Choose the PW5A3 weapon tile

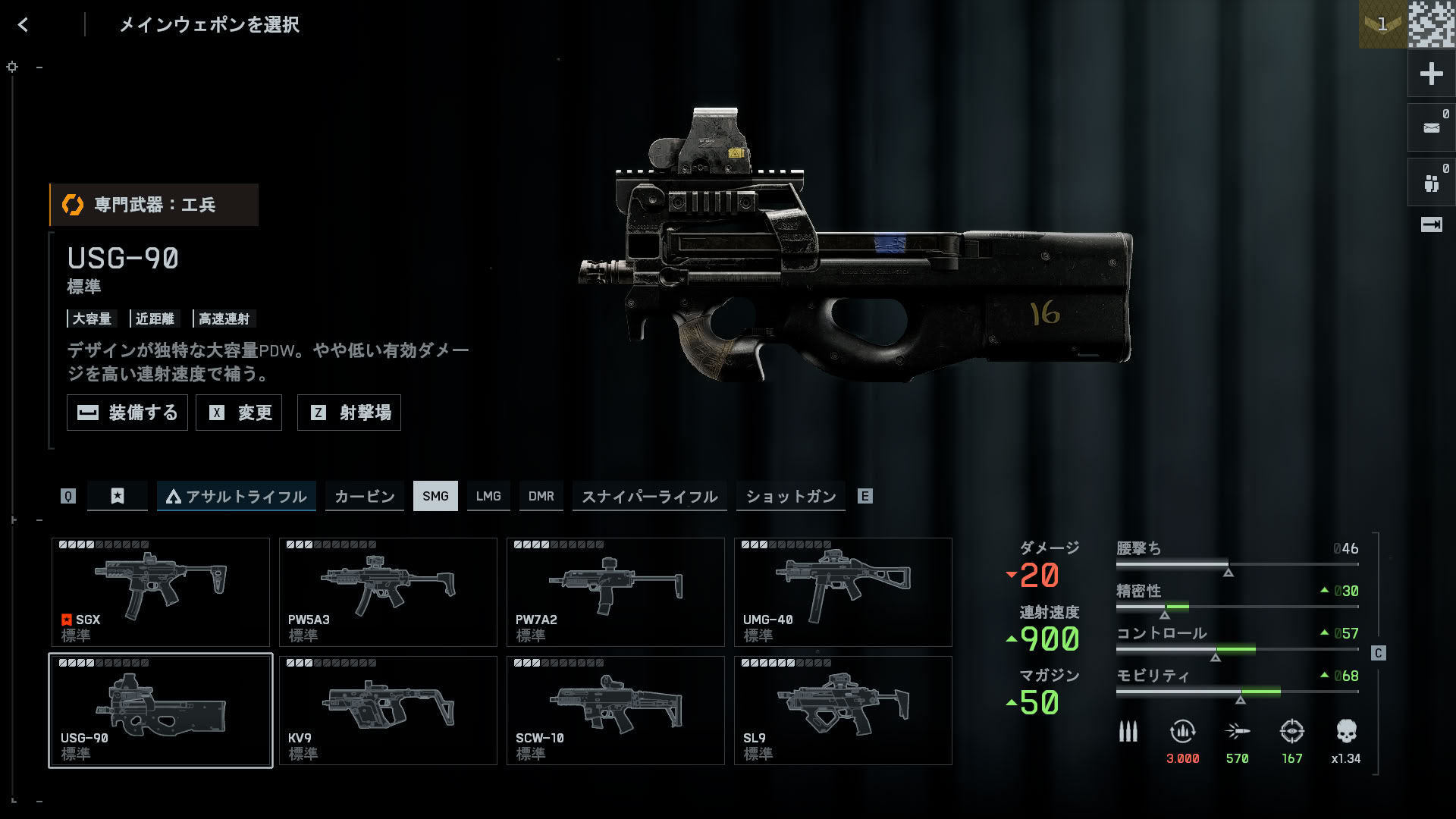[388, 592]
